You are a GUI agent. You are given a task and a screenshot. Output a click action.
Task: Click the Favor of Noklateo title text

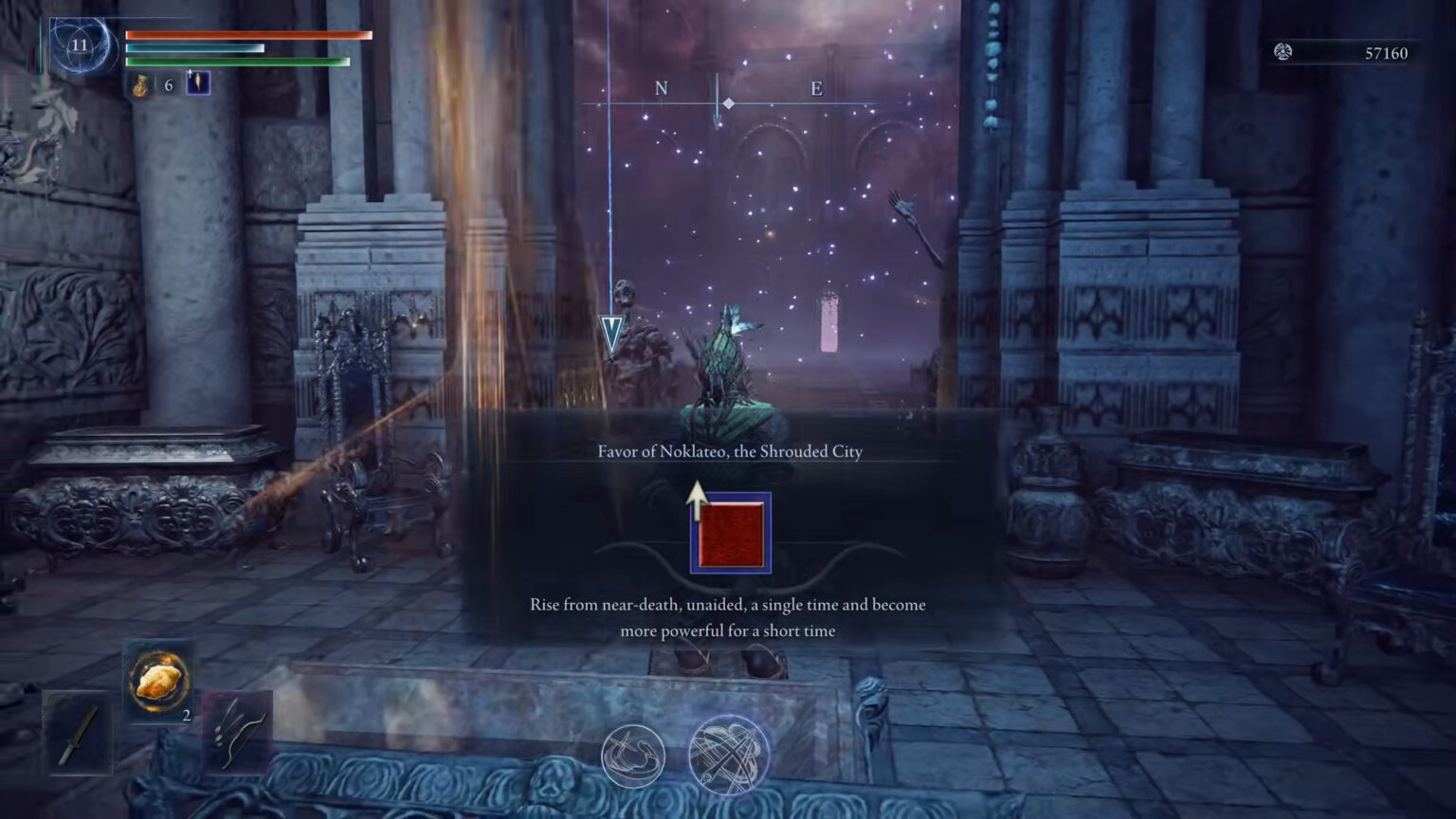point(730,451)
